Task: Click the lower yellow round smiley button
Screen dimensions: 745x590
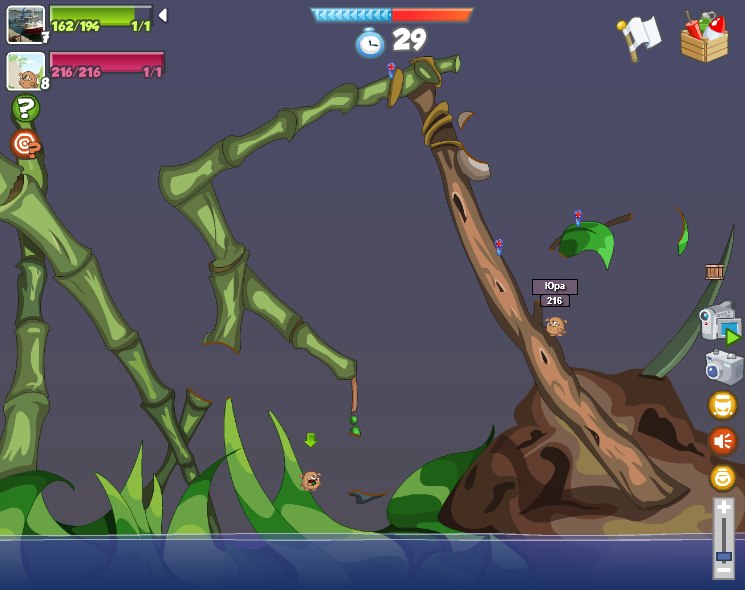Action: [722, 477]
